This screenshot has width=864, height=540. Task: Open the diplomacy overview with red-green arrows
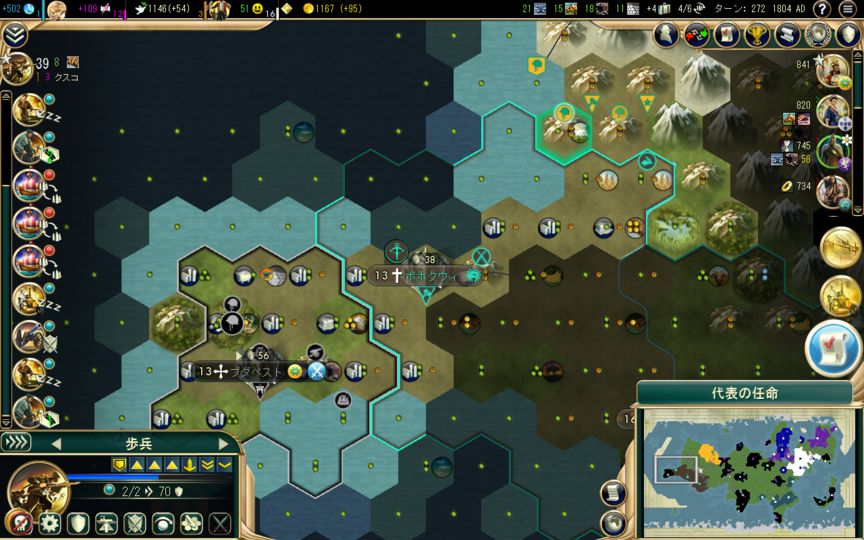coord(695,35)
